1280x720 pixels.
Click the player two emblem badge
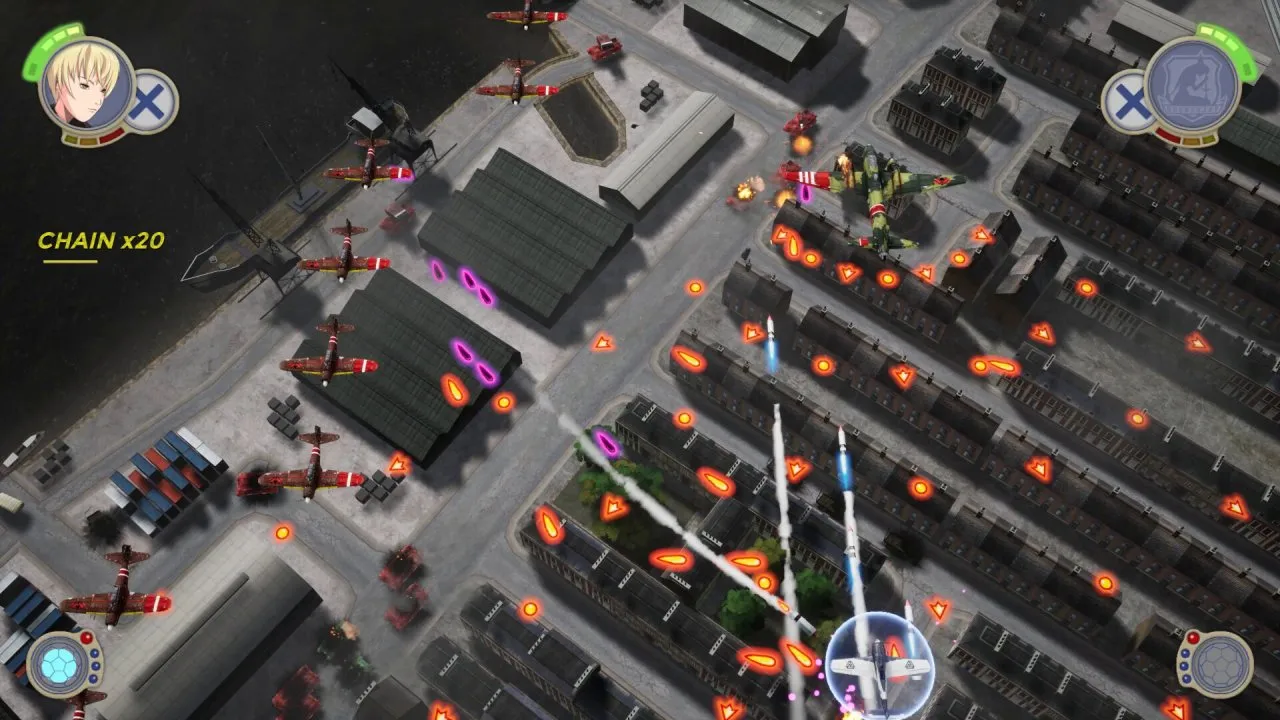click(1192, 84)
